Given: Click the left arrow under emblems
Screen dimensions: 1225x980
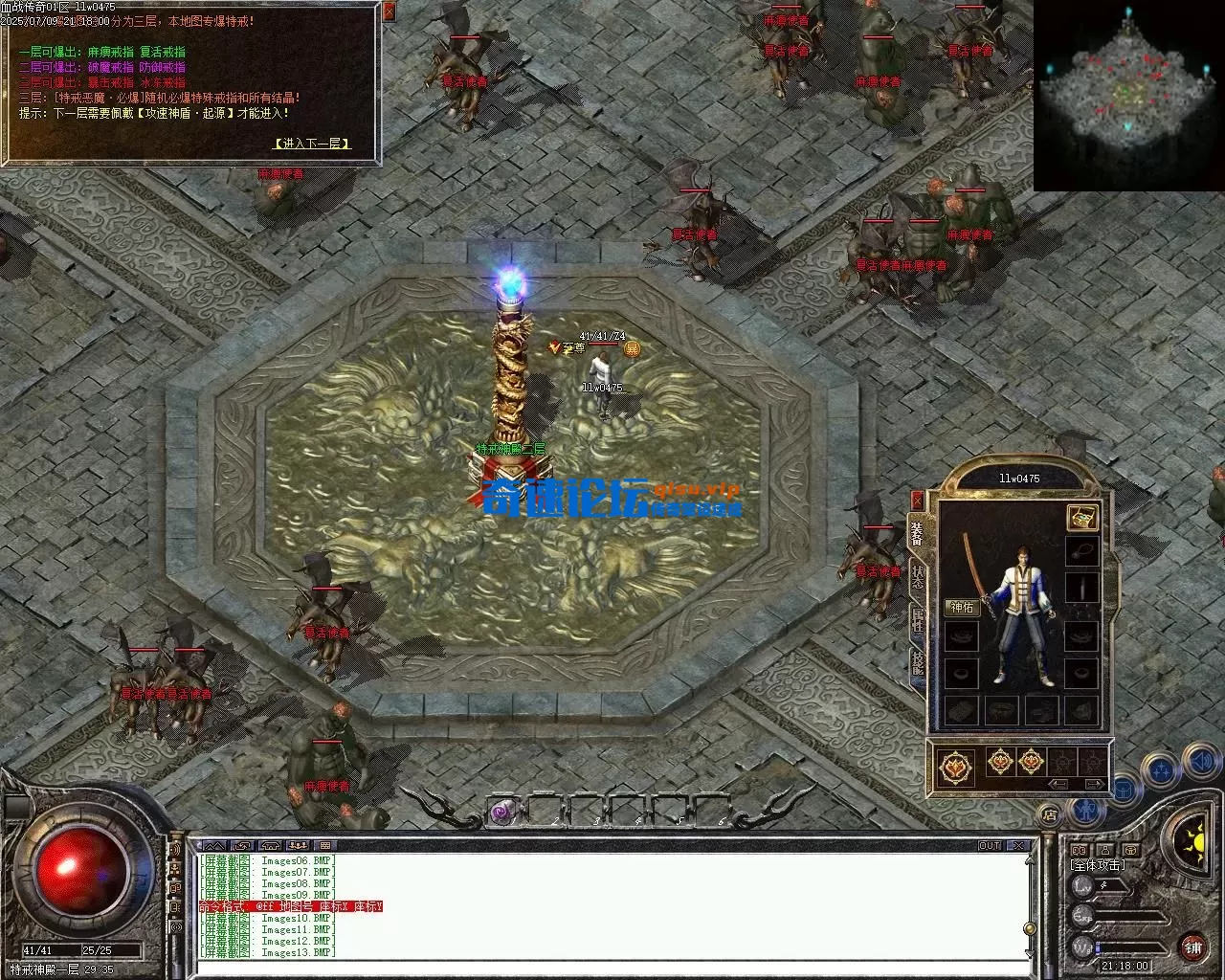Looking at the screenshot, I should pos(1059,784).
